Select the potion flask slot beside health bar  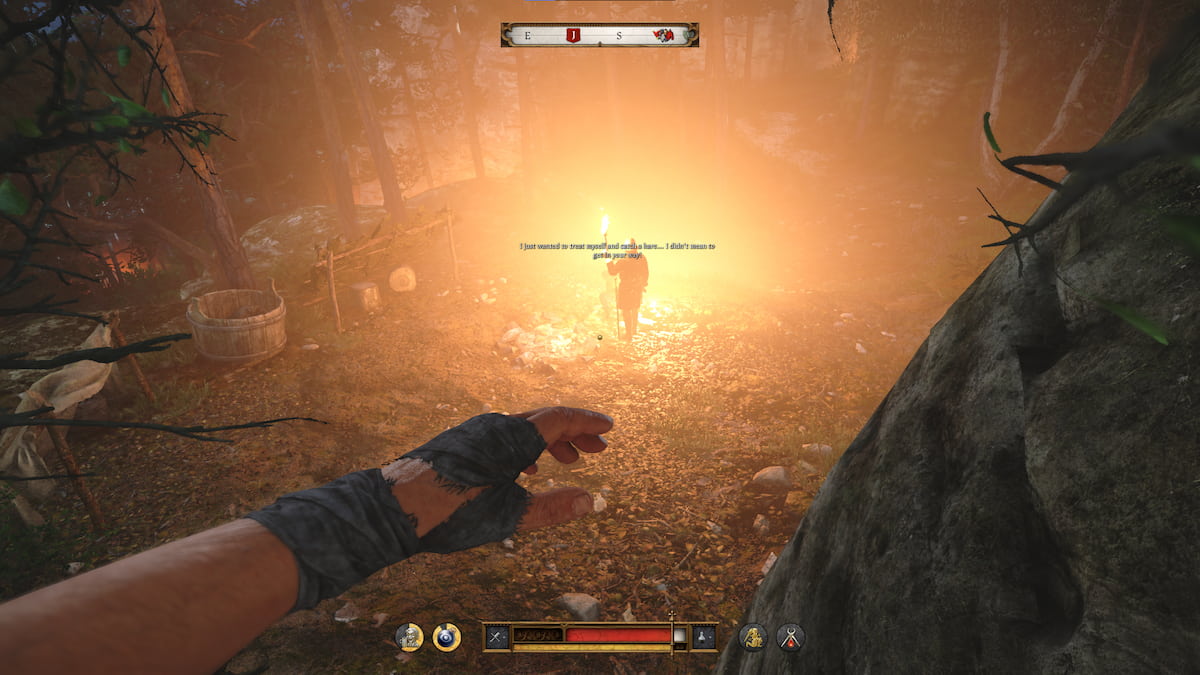click(x=704, y=636)
